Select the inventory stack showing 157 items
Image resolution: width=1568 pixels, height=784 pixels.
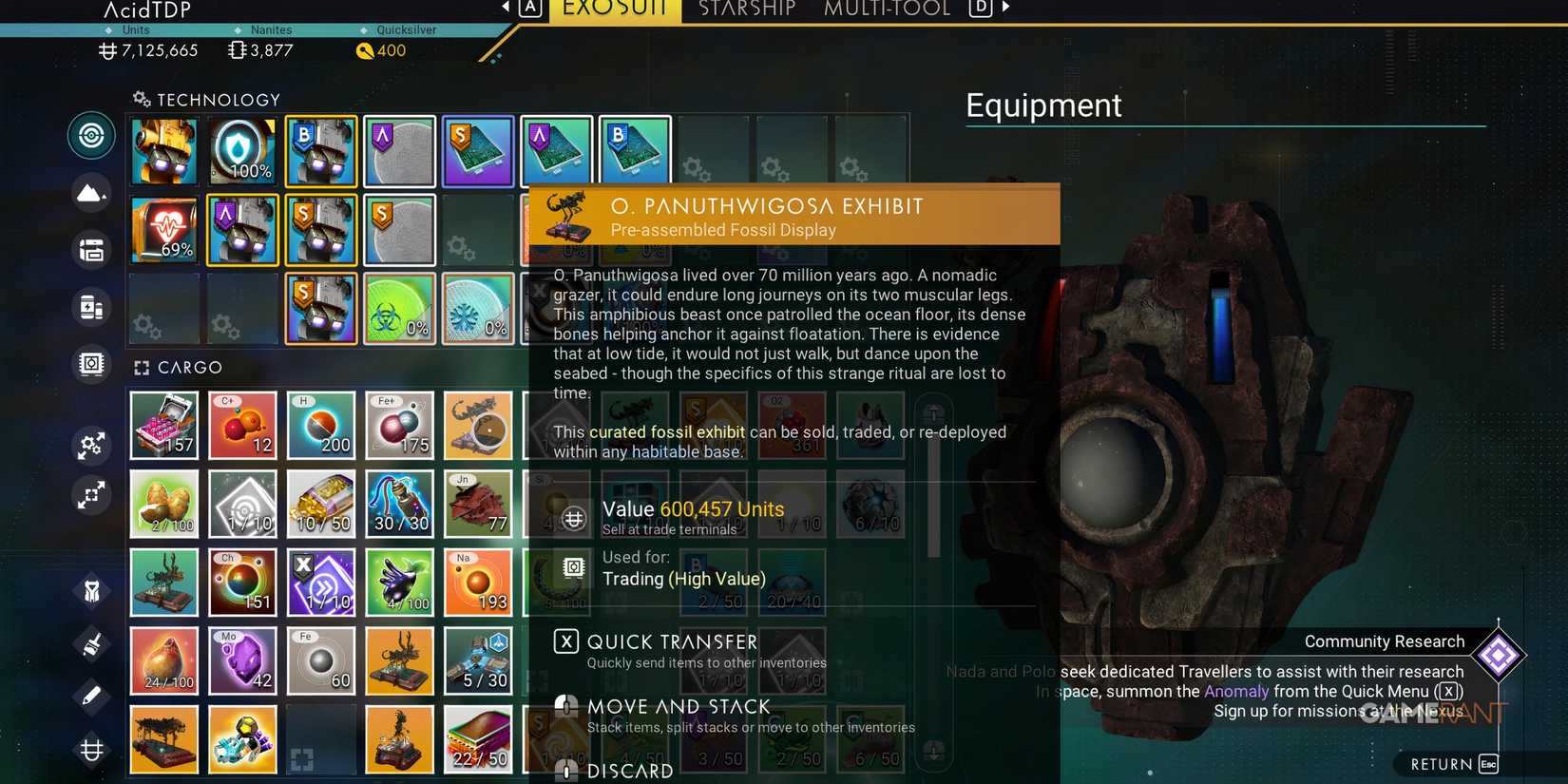click(x=163, y=425)
